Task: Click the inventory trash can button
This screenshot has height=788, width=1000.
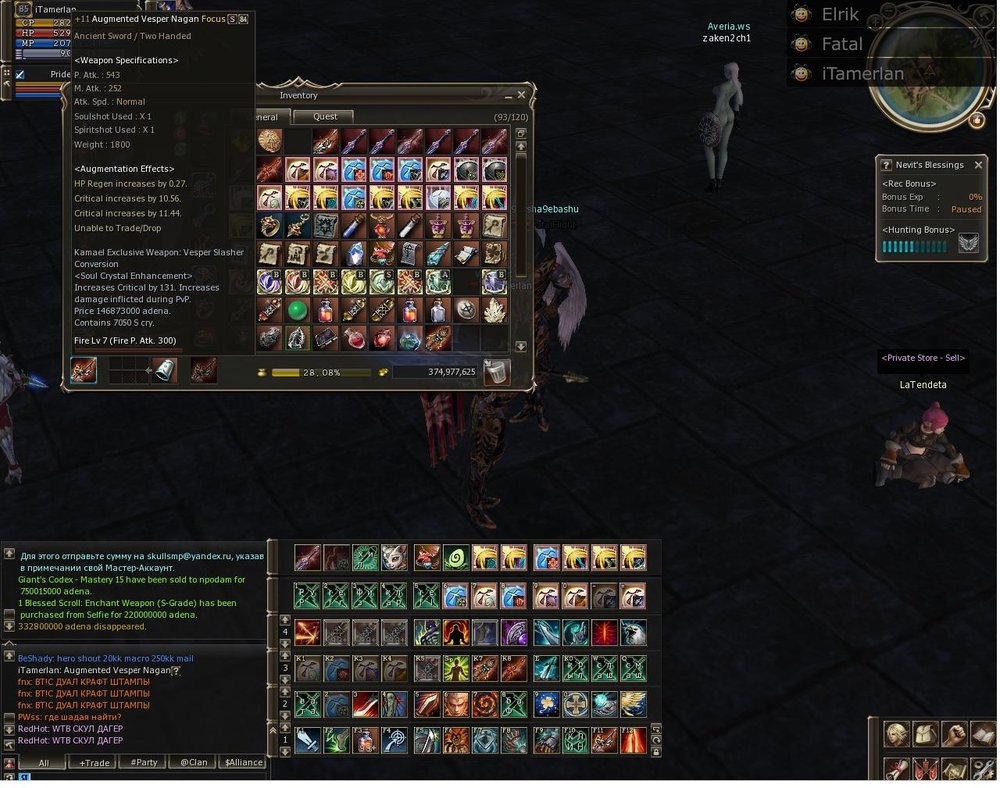Action: [496, 372]
